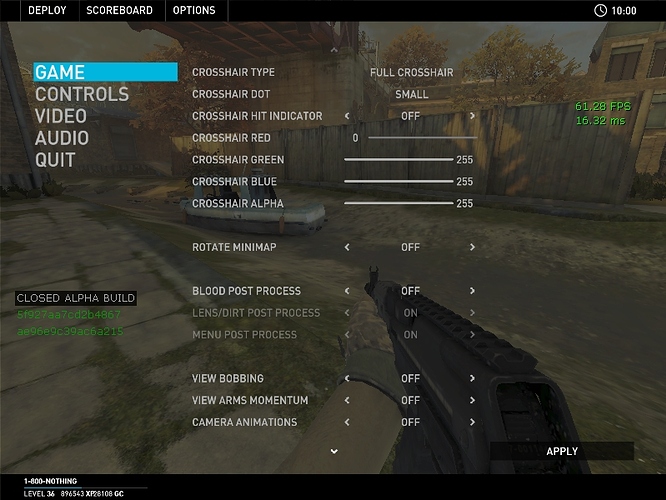Adjust the Crosshair Alpha slider
666x500 pixels.
pyautogui.click(x=398, y=203)
